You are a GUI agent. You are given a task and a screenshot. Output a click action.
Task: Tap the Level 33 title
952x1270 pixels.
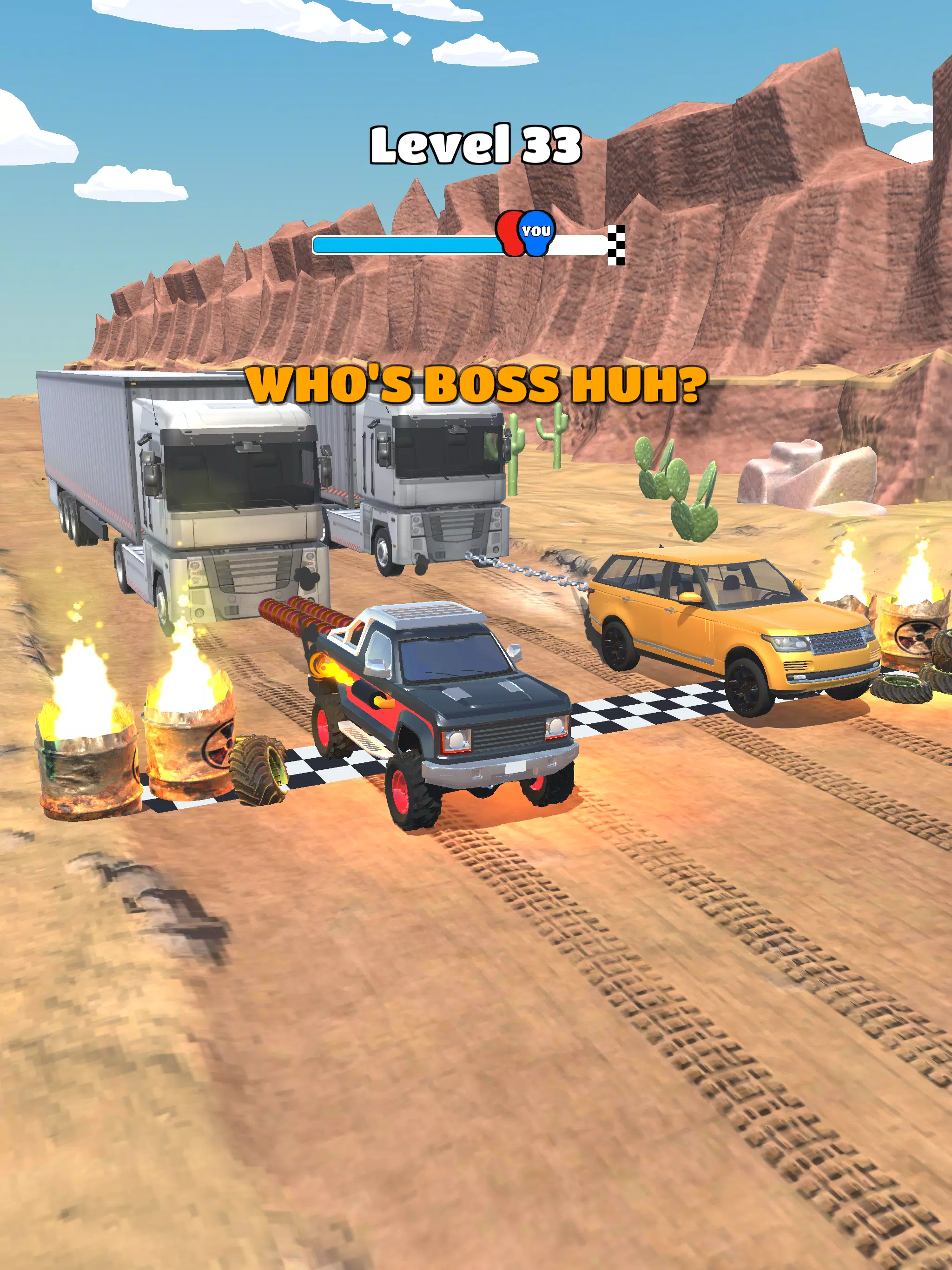pyautogui.click(x=476, y=145)
